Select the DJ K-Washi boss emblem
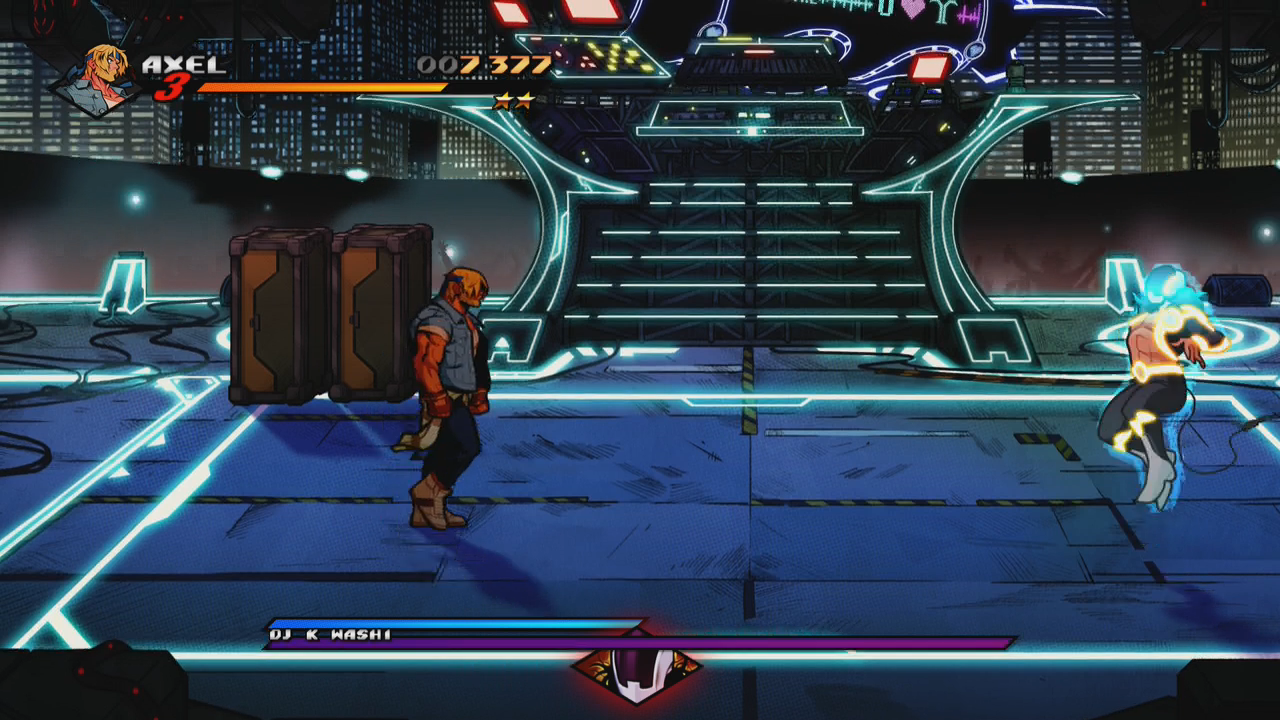Screen dimensions: 1280x720 636,668
